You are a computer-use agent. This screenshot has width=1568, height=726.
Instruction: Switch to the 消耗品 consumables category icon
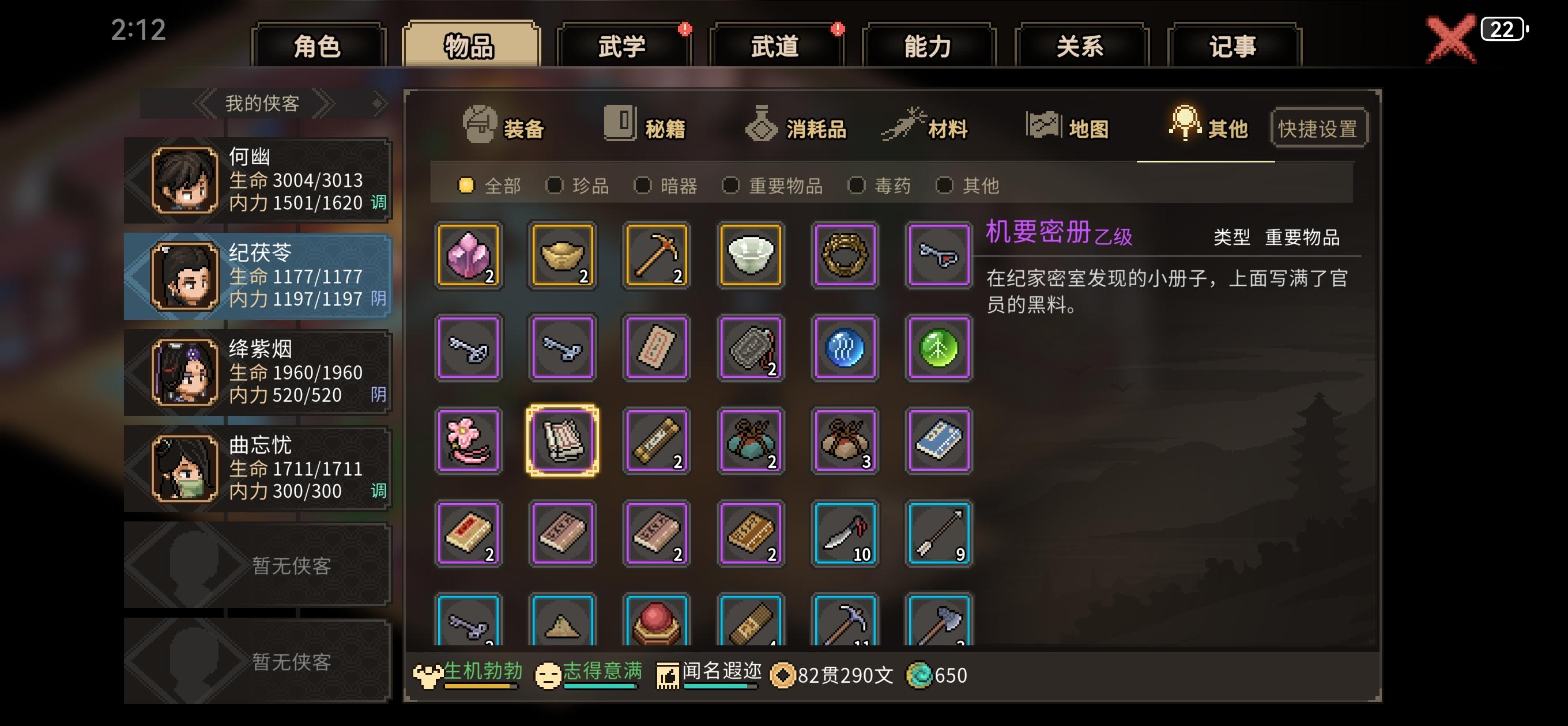coord(762,124)
